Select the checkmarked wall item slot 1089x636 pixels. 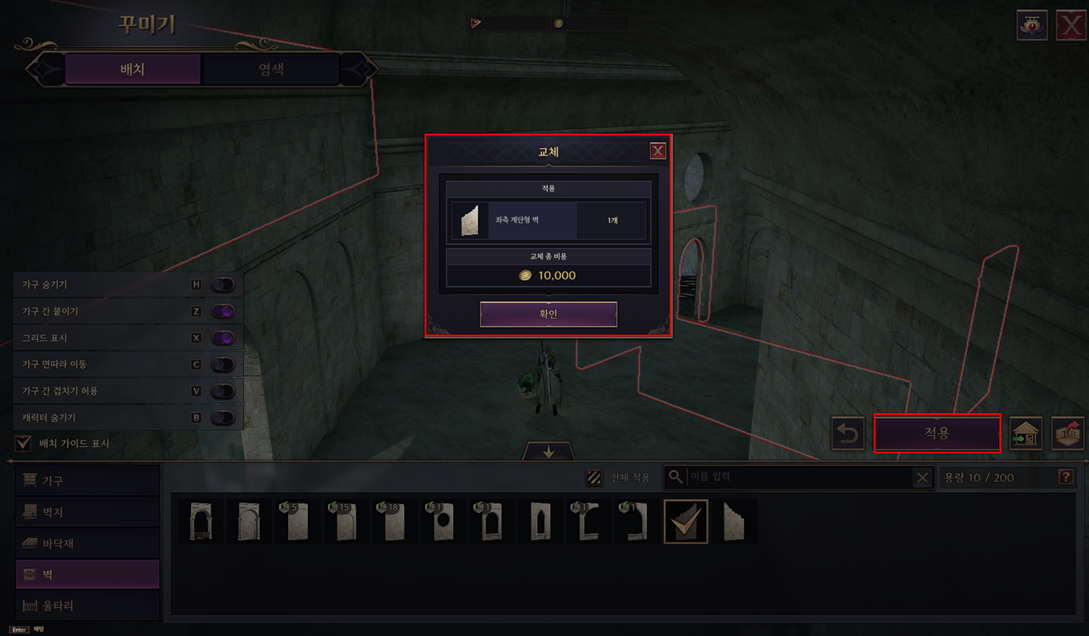pos(686,521)
